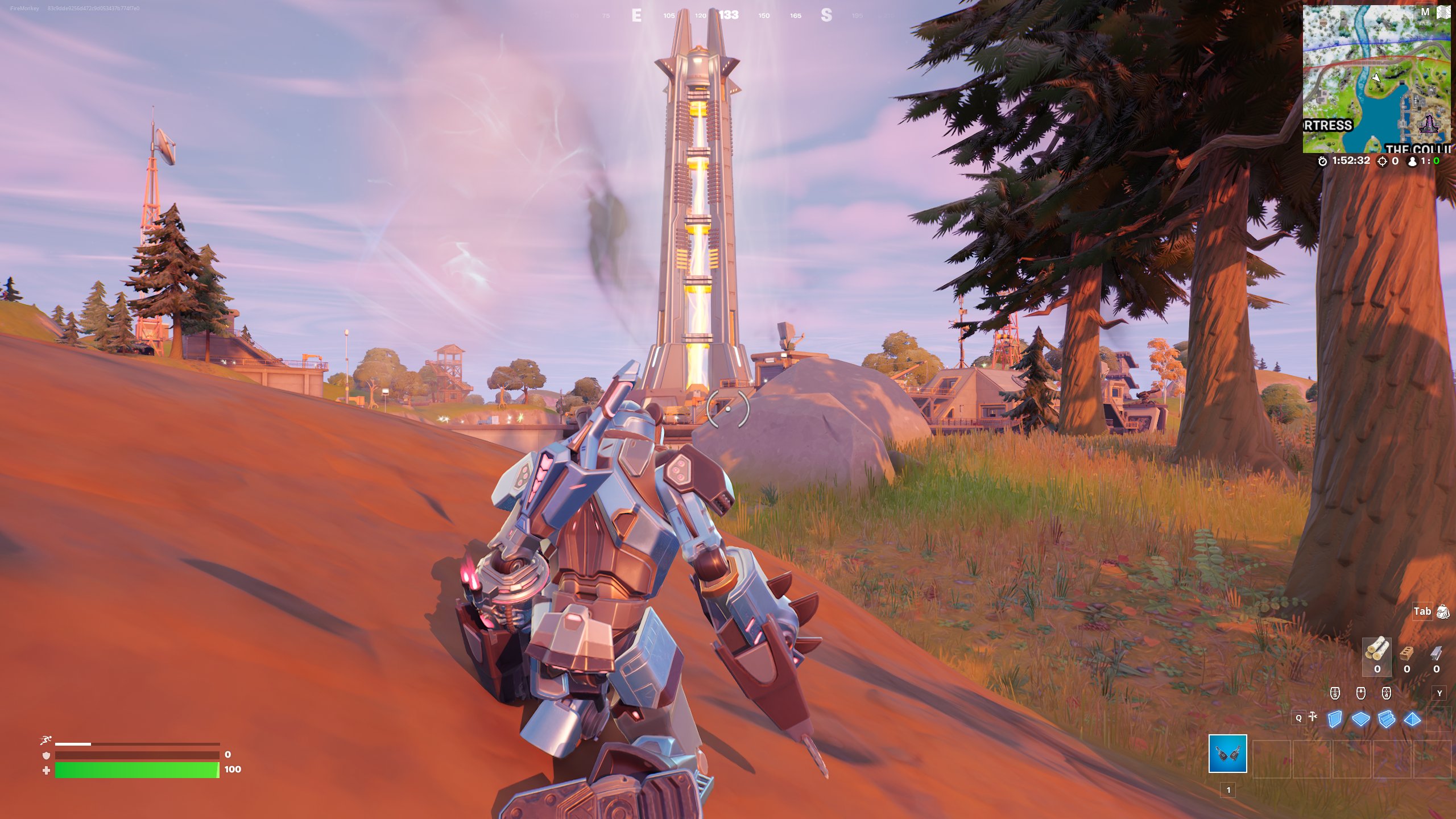This screenshot has width=1456, height=819.
Task: Select the Floor building piece icon
Action: click(1361, 719)
